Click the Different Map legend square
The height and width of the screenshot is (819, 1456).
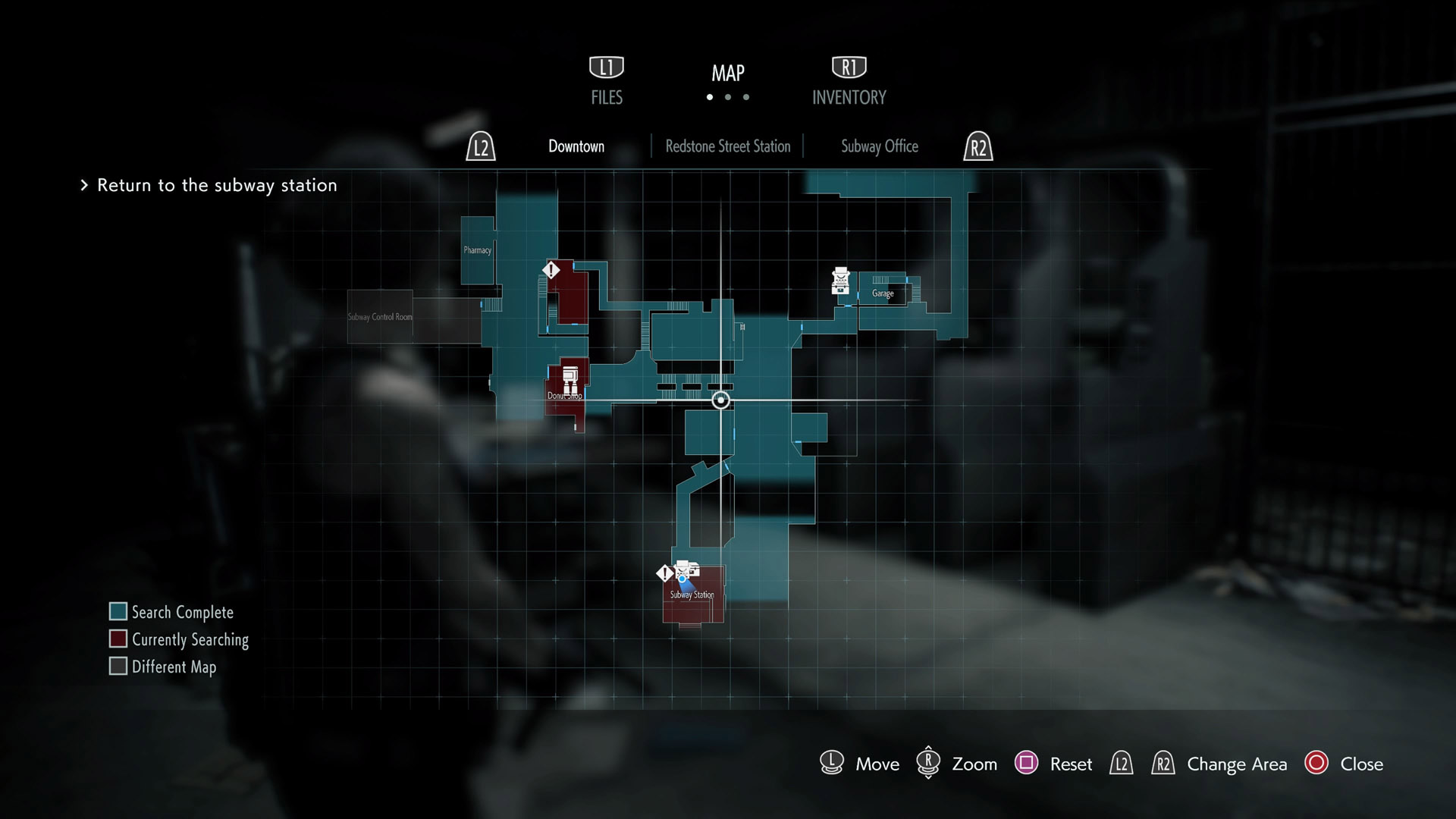pyautogui.click(x=118, y=666)
